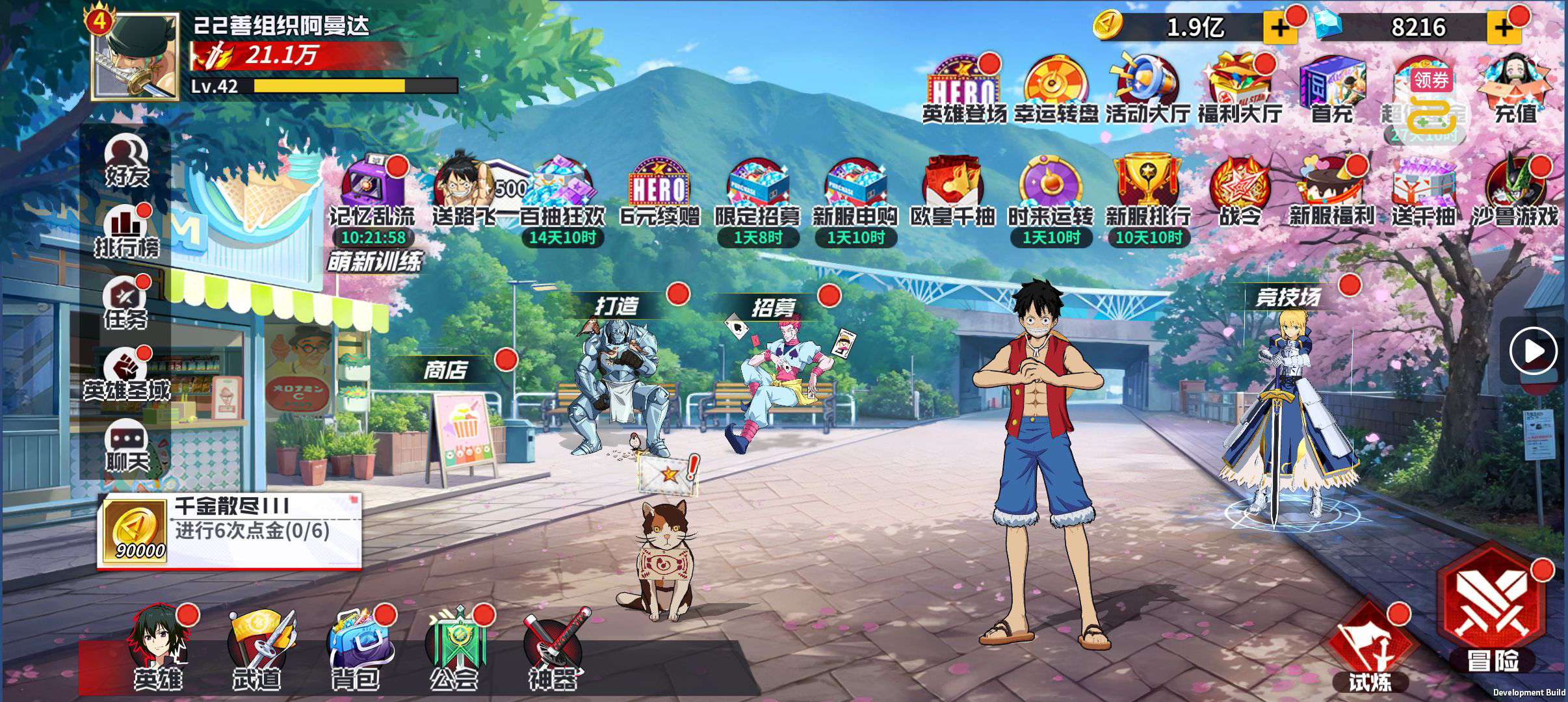Viewport: 1568px width, 702px height.
Task: Click the 千金散尽 quest tracker
Action: click(229, 531)
